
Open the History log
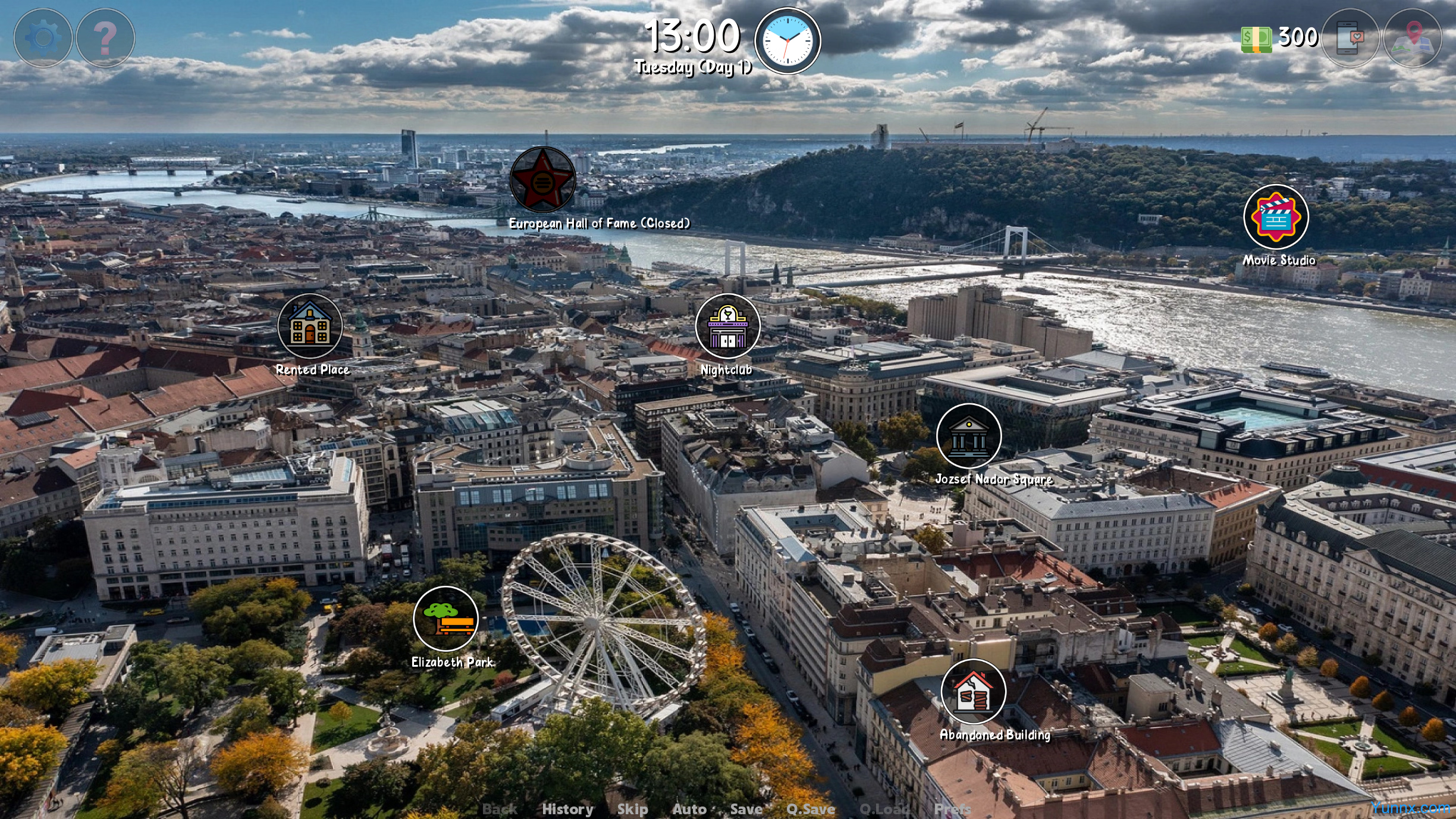pyautogui.click(x=567, y=809)
